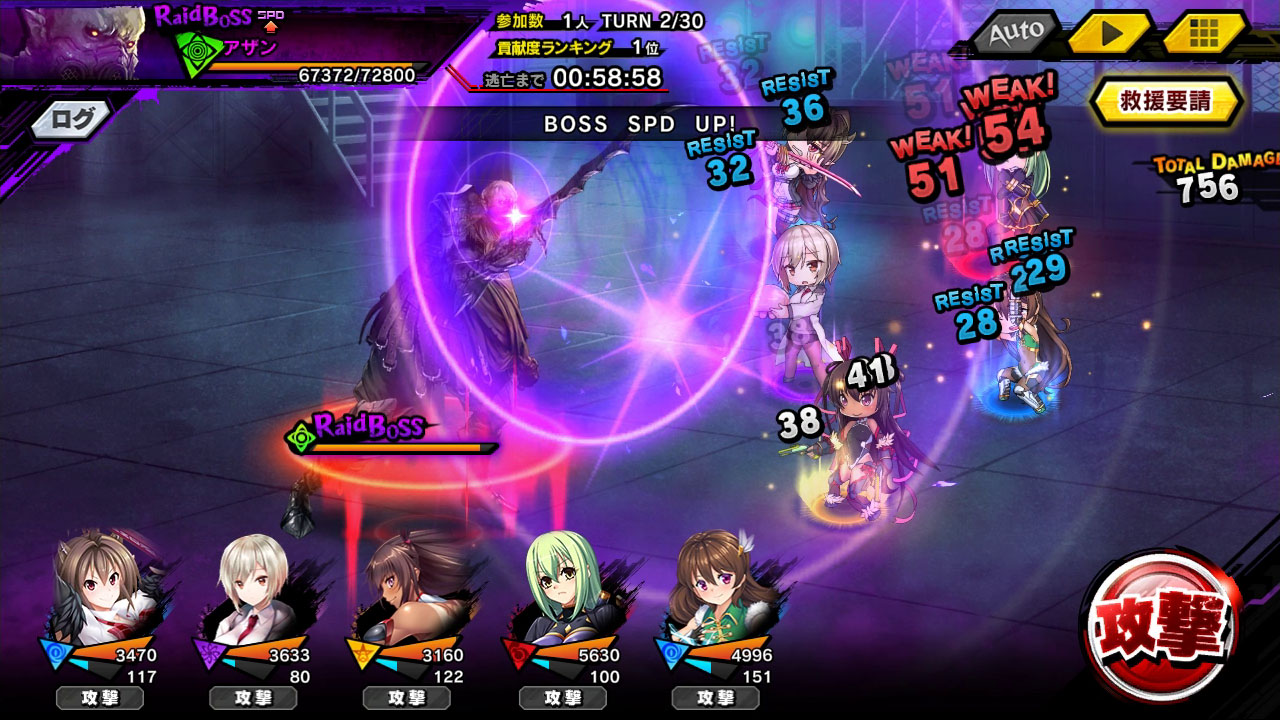Hit the red 攻撃 attack button
Image resolution: width=1280 pixels, height=720 pixels.
(x=1161, y=627)
